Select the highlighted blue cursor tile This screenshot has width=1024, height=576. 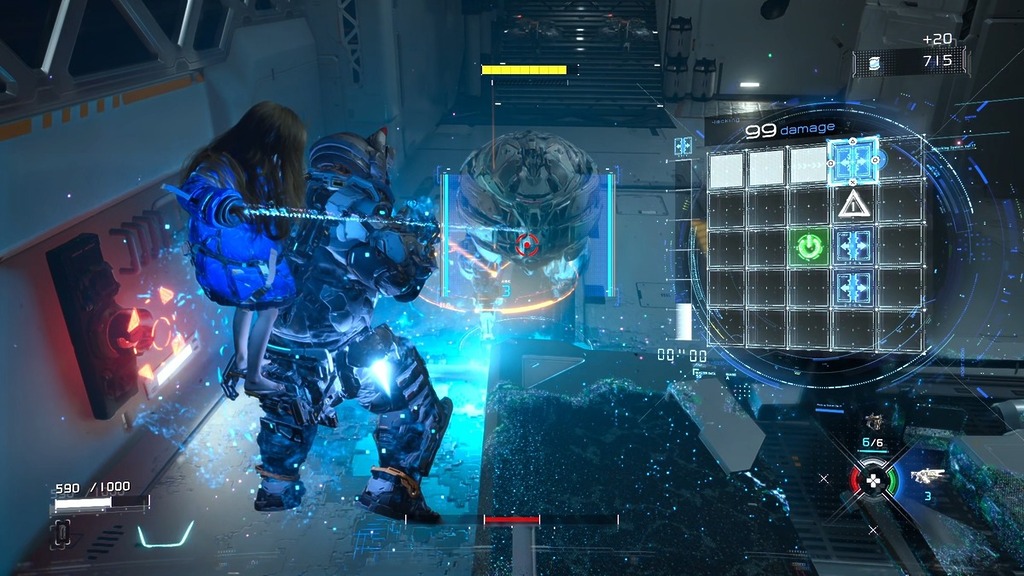[853, 161]
